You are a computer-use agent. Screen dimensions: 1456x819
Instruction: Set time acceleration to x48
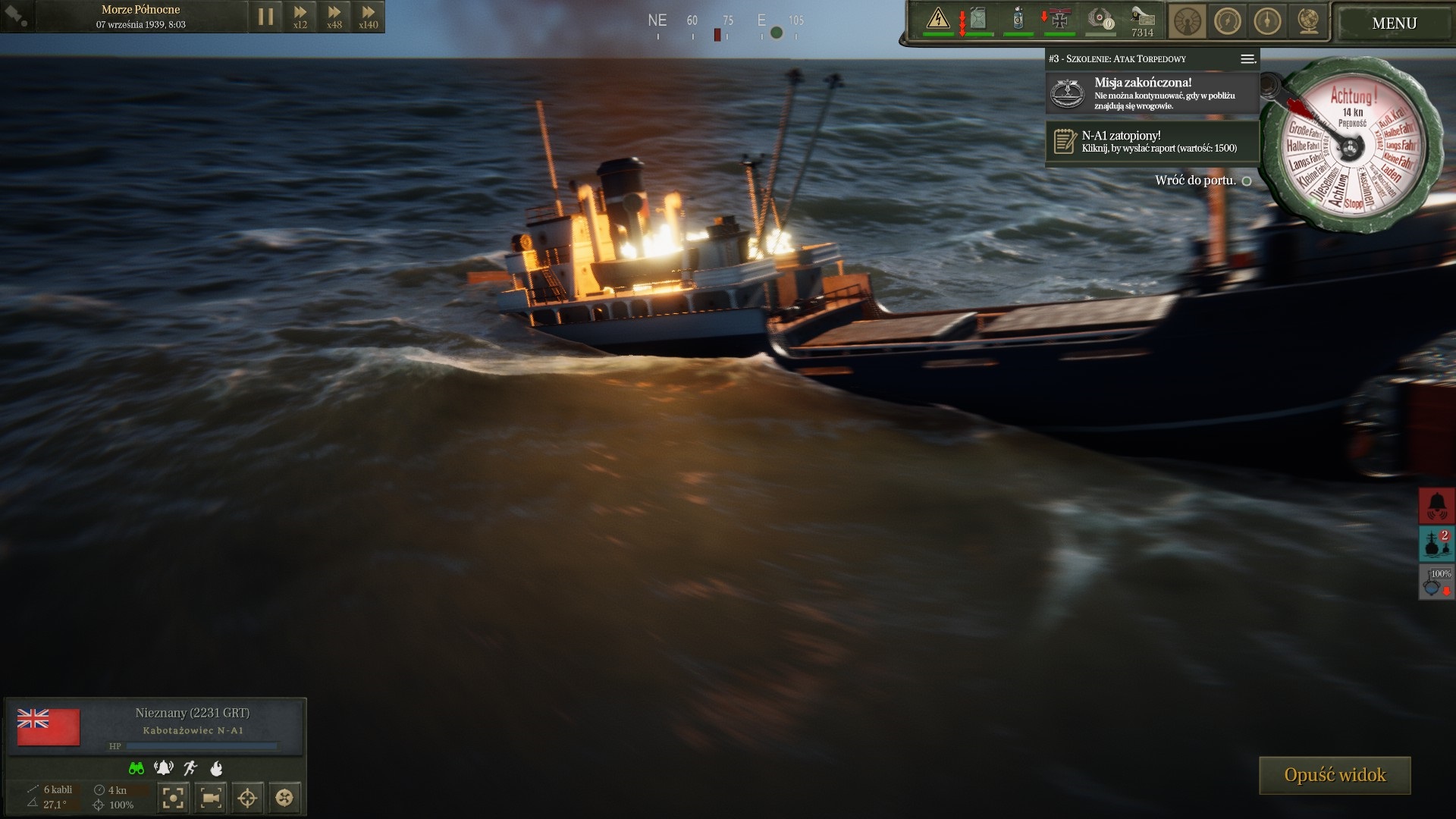point(334,17)
